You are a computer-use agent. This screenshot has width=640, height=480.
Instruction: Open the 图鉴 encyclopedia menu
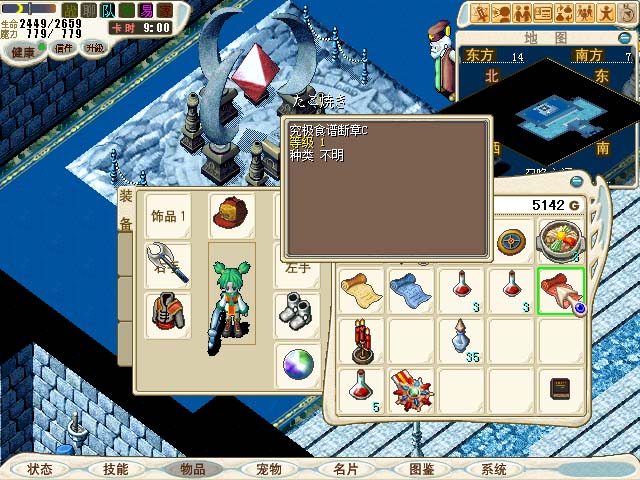[421, 468]
